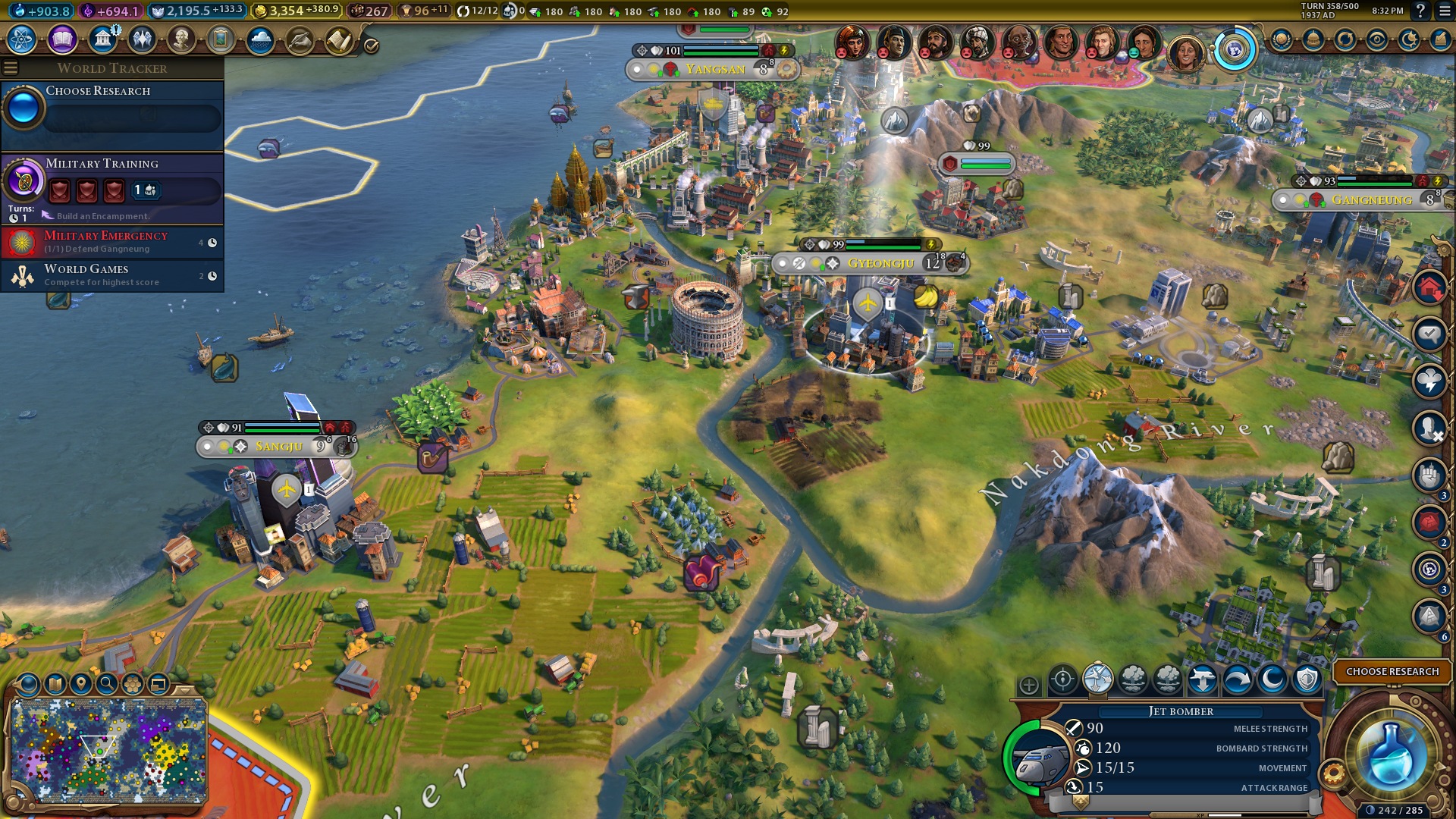1456x819 pixels.
Task: Select the Gyeongju city banner
Action: point(880,263)
